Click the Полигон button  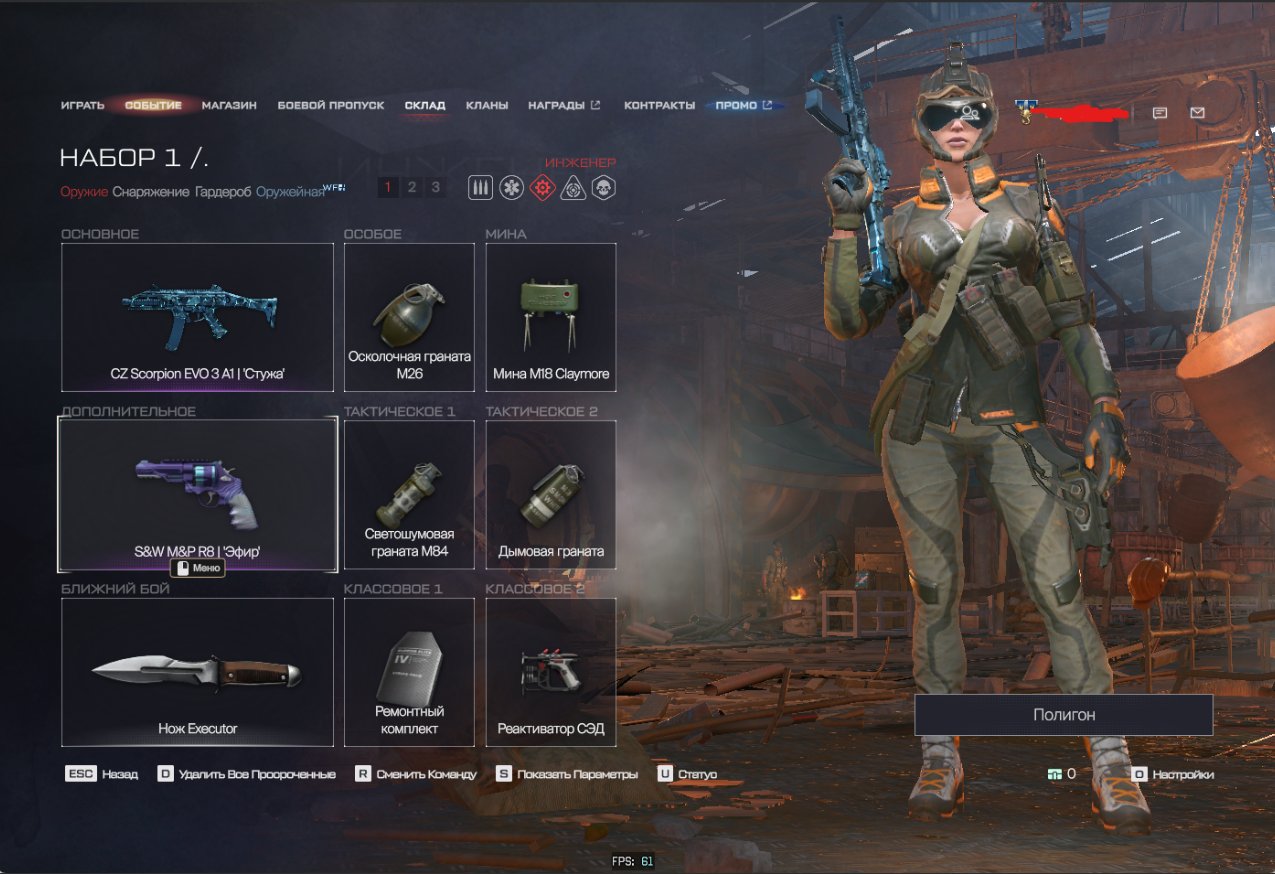(1063, 715)
